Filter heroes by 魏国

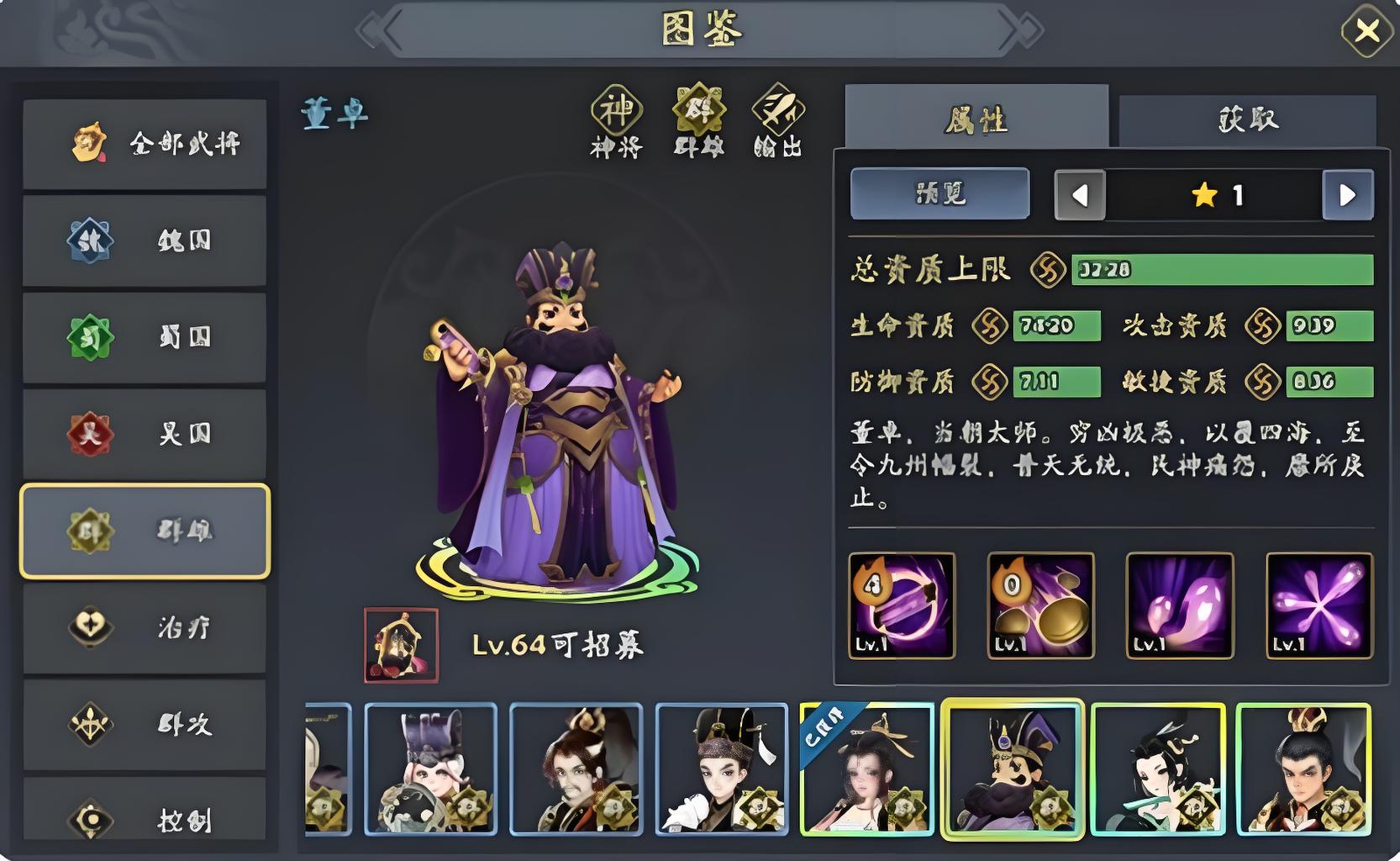pyautogui.click(x=145, y=240)
